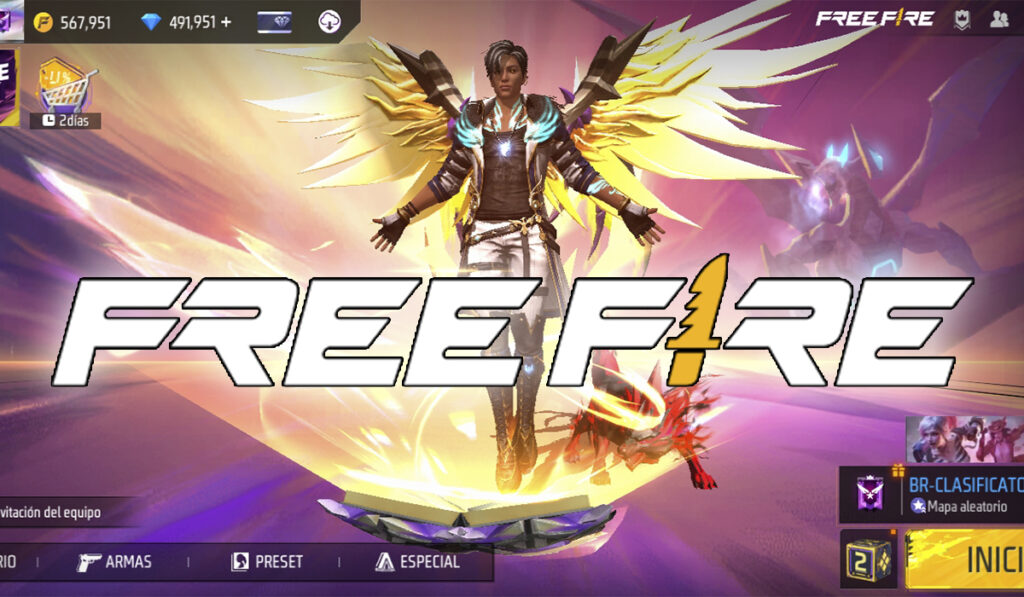Image resolution: width=1024 pixels, height=597 pixels.
Task: Start the match with the yellow Iniciar button
Action: pyautogui.click(x=967, y=560)
